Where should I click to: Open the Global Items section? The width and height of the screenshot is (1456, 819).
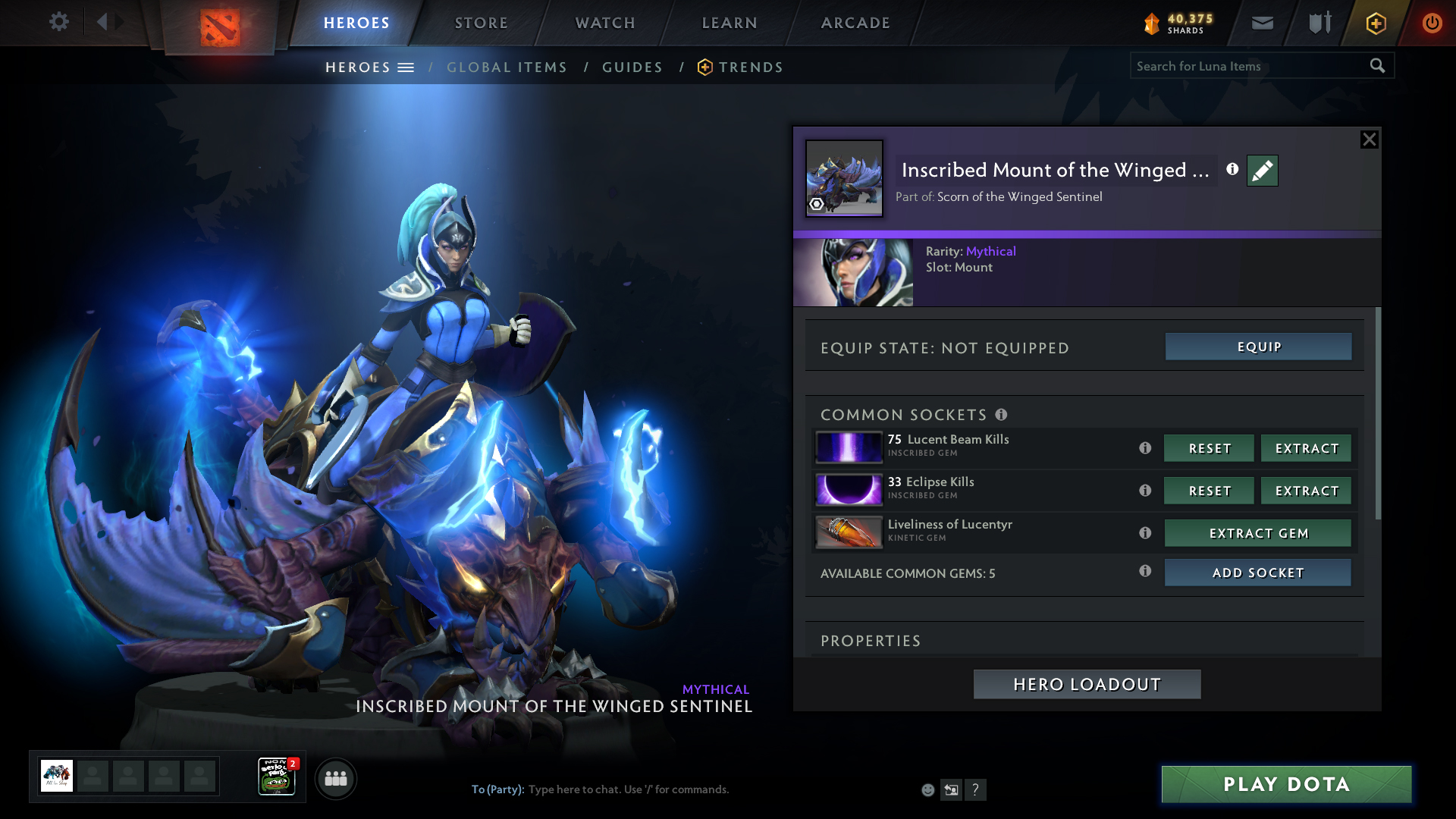[507, 67]
